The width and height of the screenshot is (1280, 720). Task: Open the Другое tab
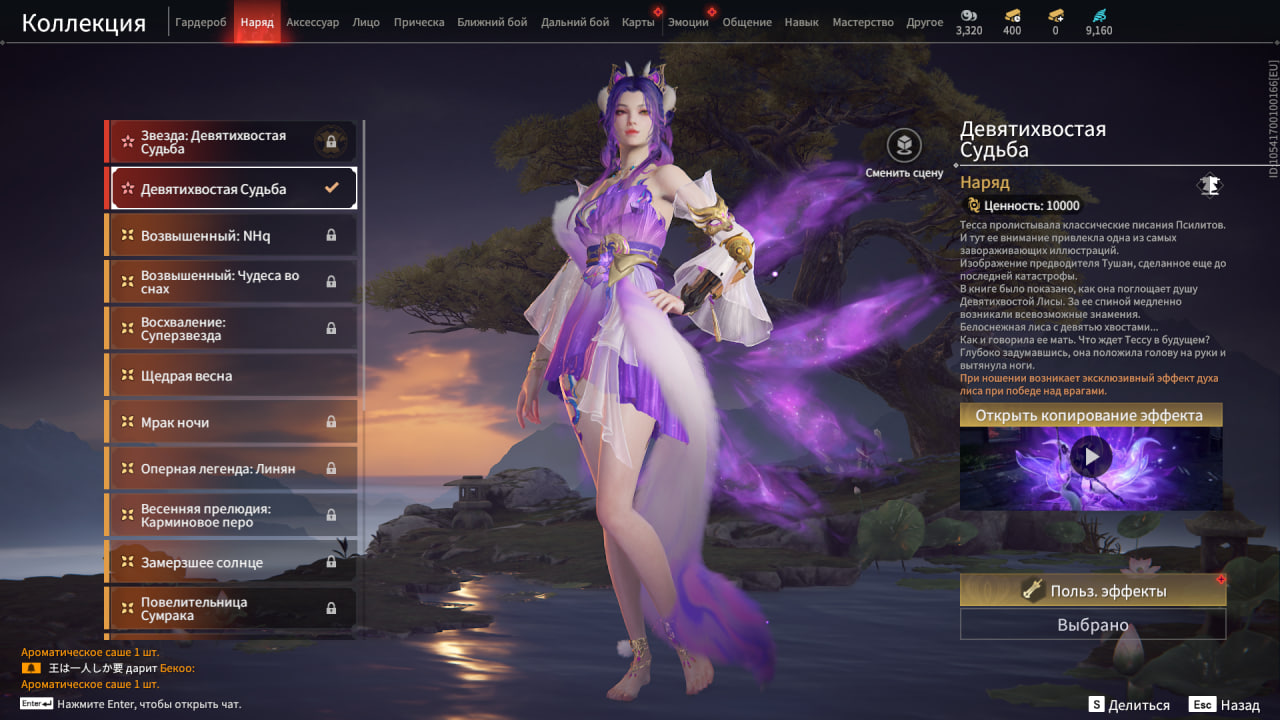(x=924, y=22)
